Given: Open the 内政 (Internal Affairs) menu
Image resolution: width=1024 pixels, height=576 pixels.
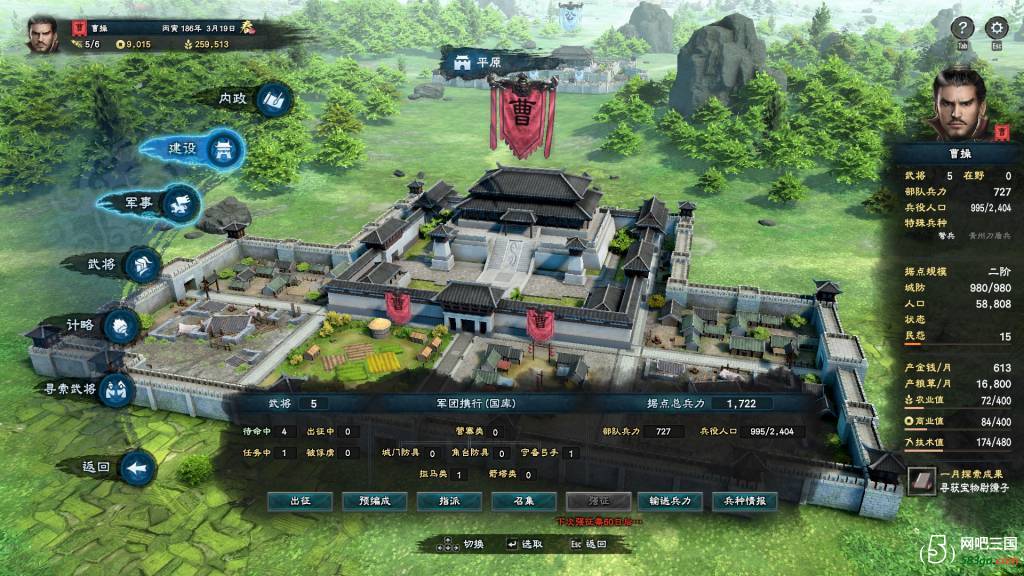Looking at the screenshot, I should [x=272, y=99].
